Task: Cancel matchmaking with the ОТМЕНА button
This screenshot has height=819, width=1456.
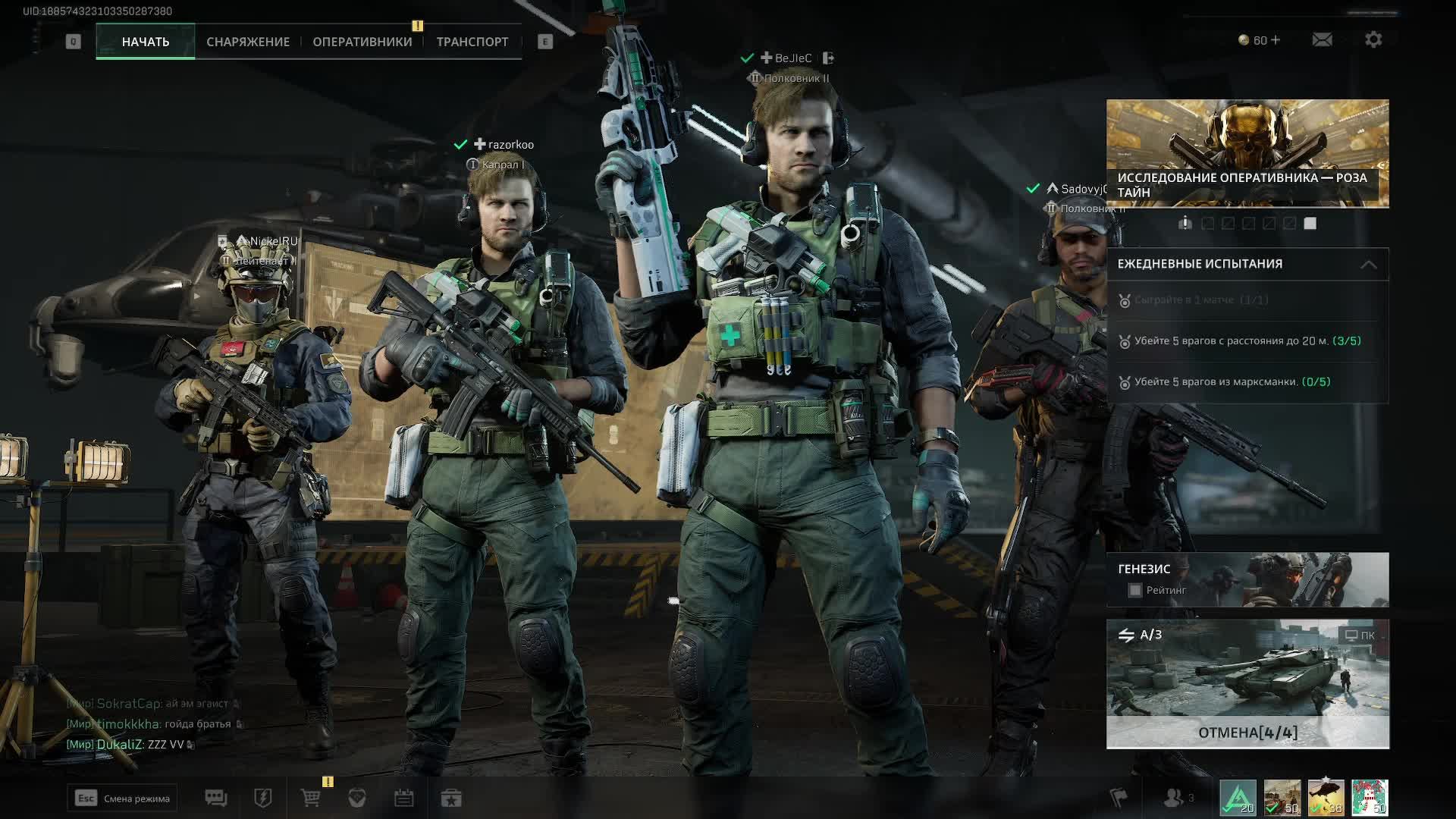Action: (1247, 733)
